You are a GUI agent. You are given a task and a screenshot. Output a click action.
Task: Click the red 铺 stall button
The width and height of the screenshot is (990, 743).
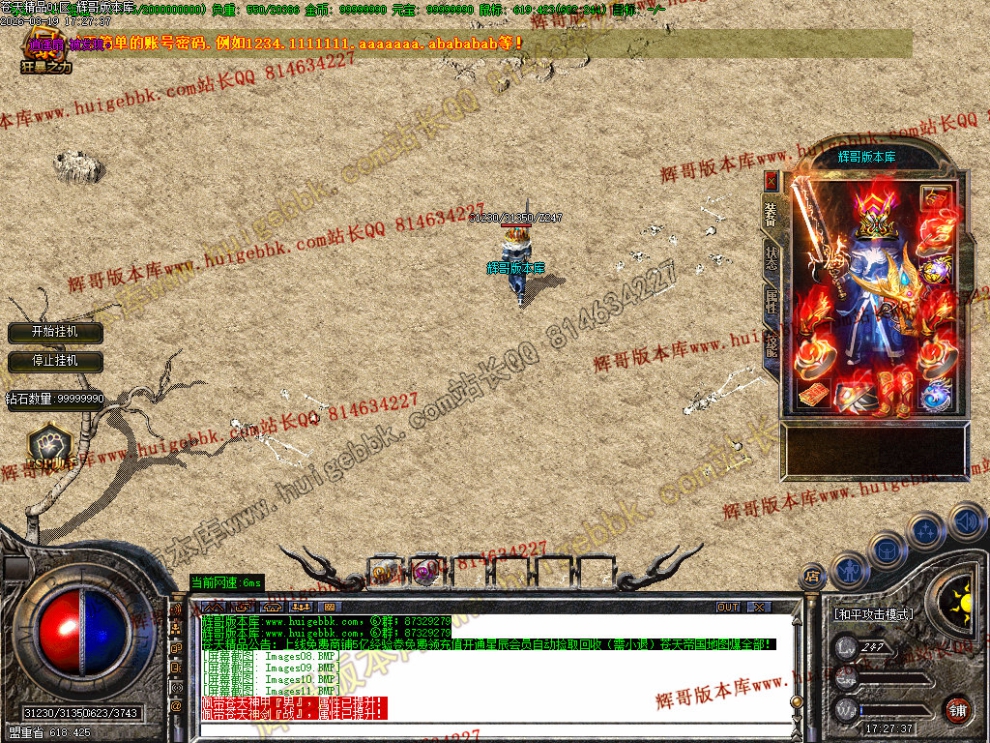click(958, 710)
